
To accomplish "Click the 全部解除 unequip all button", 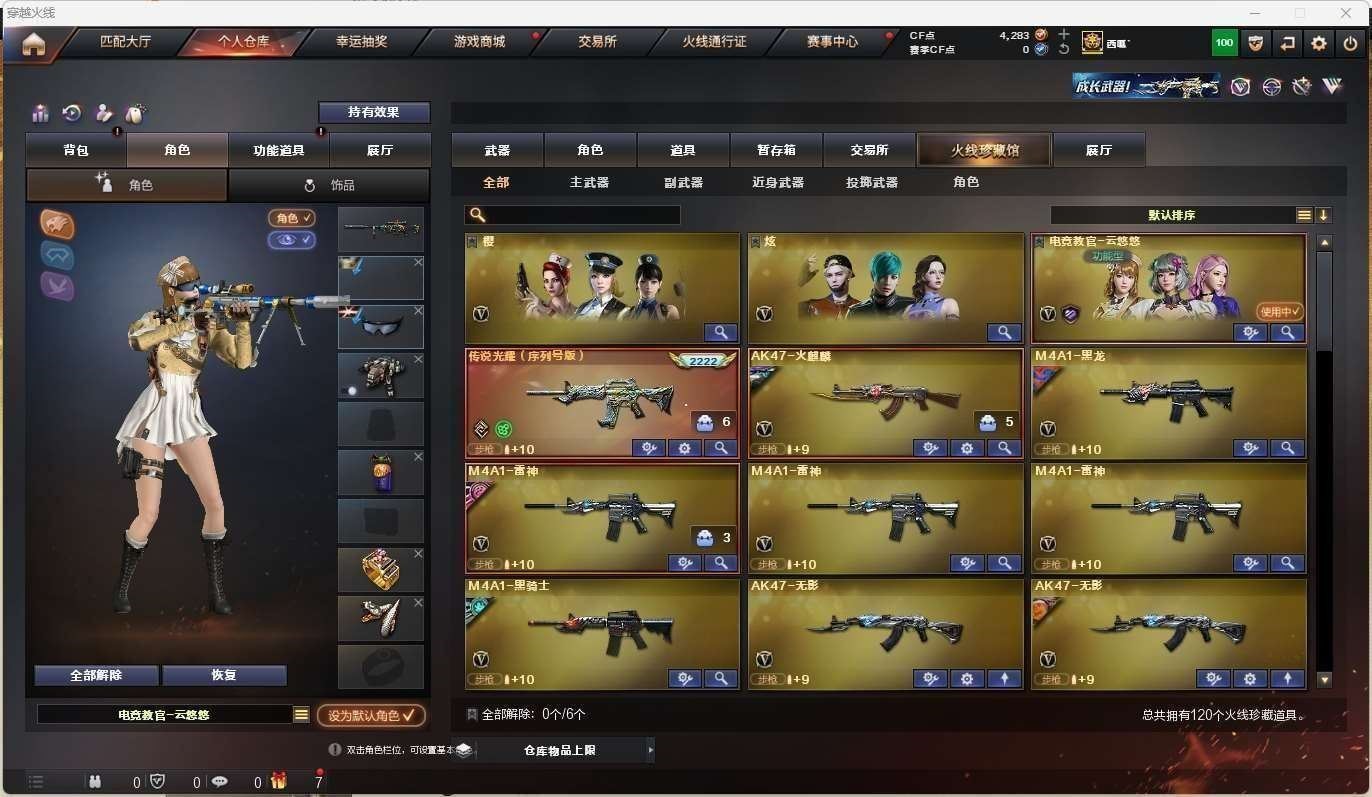I will pyautogui.click(x=96, y=675).
